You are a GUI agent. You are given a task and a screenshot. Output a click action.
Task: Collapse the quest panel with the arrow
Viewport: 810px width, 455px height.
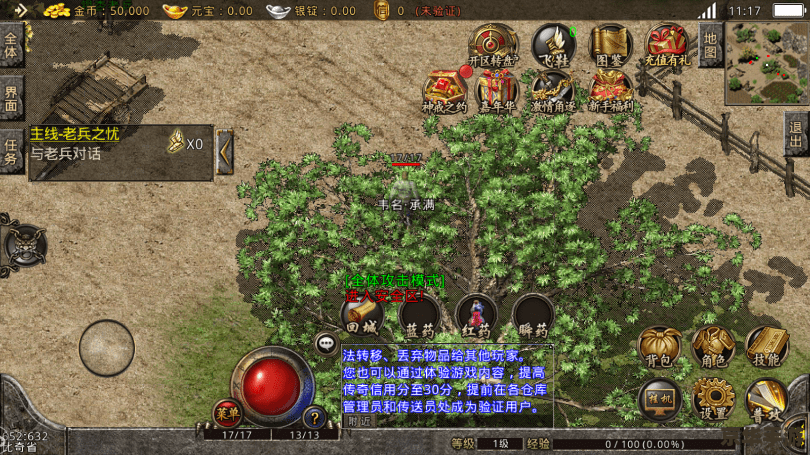225,152
